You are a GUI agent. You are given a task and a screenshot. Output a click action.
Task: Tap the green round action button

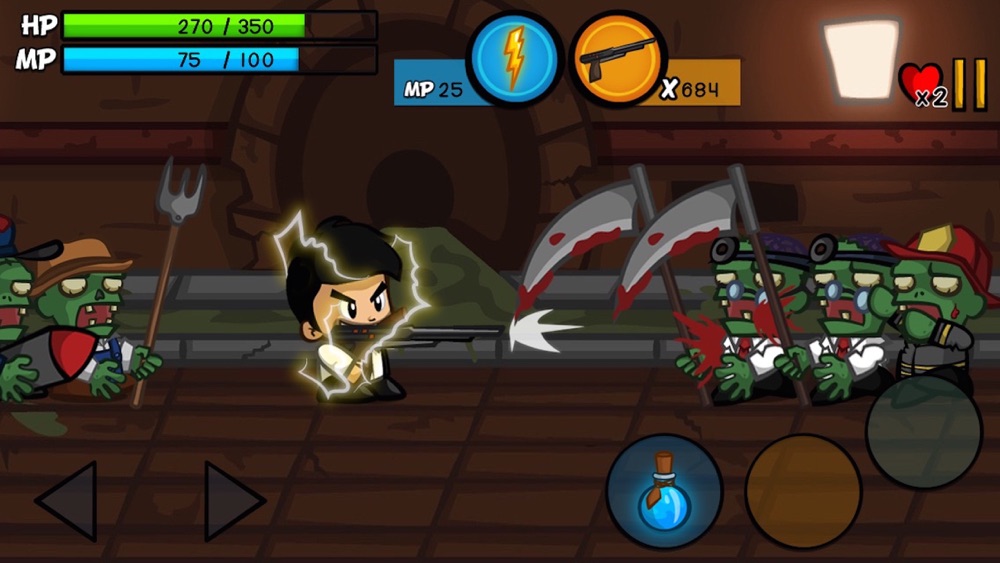pos(923,432)
